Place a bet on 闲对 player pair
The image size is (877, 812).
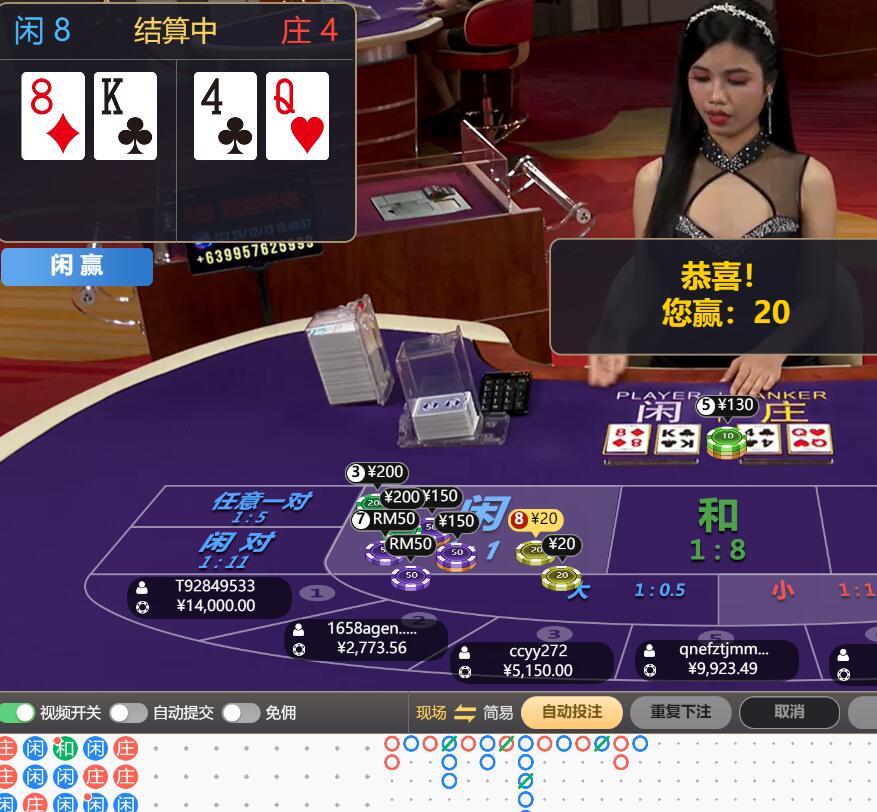235,549
